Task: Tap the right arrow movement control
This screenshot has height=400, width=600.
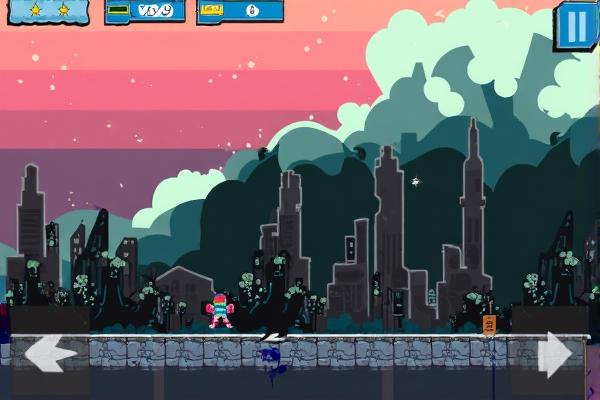Action: (x=555, y=356)
